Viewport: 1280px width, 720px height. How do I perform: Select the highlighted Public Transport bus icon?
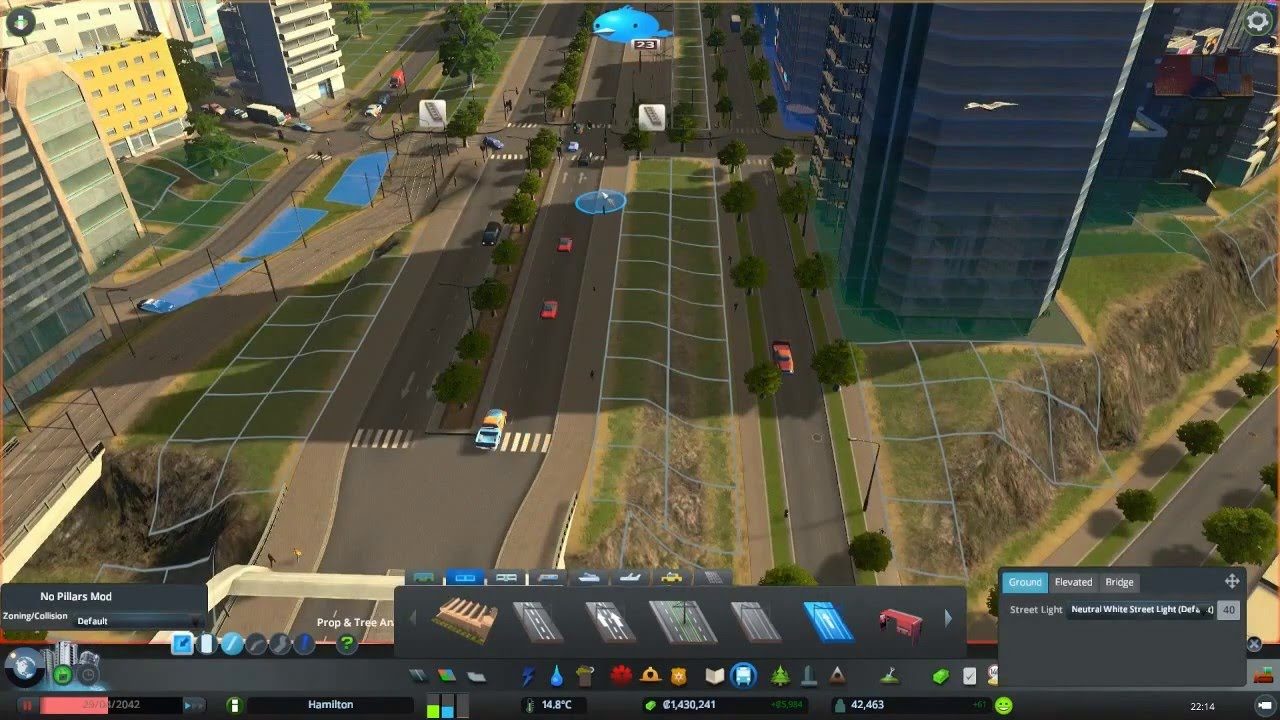coord(743,674)
